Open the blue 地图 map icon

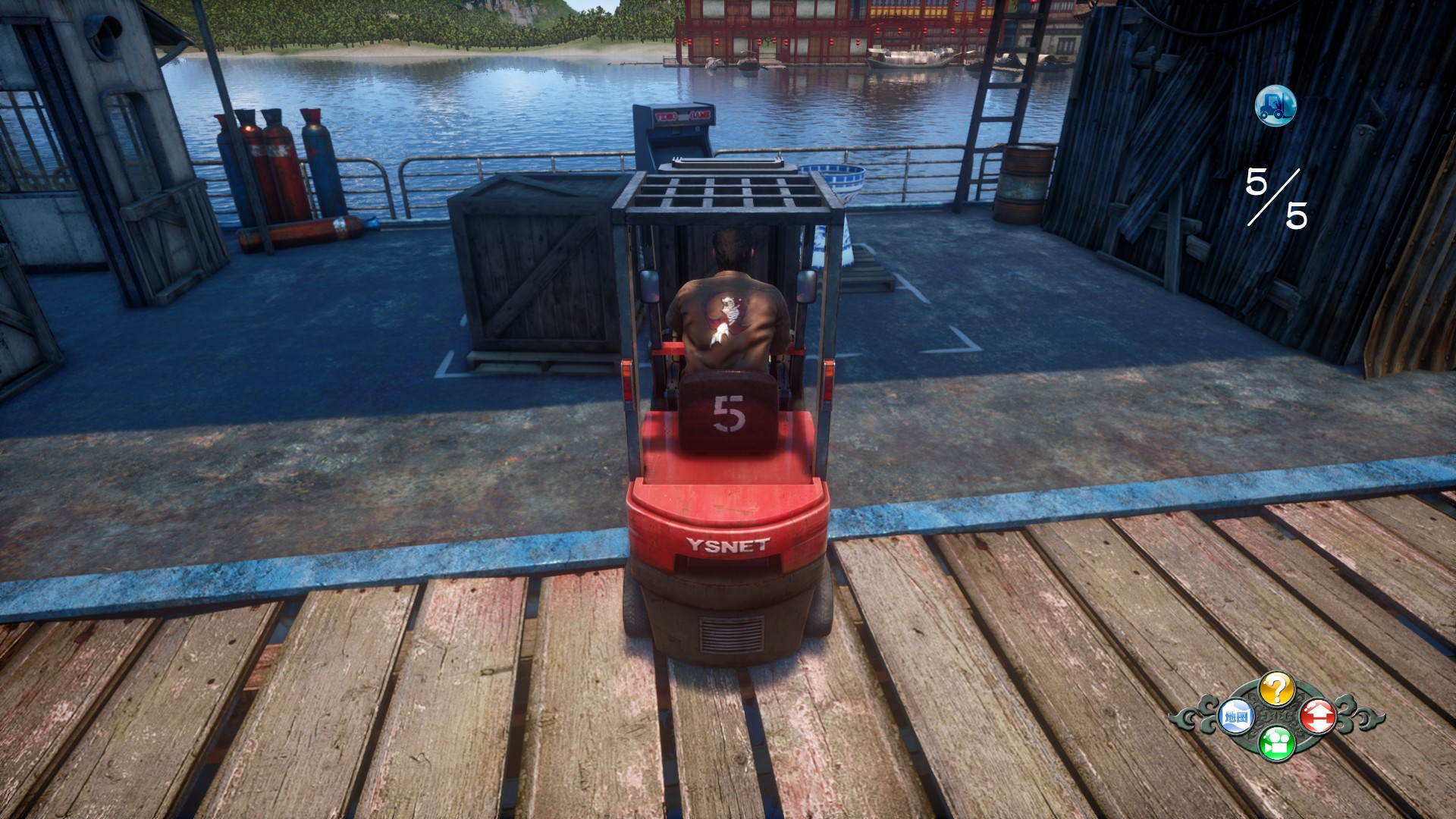[1235, 717]
